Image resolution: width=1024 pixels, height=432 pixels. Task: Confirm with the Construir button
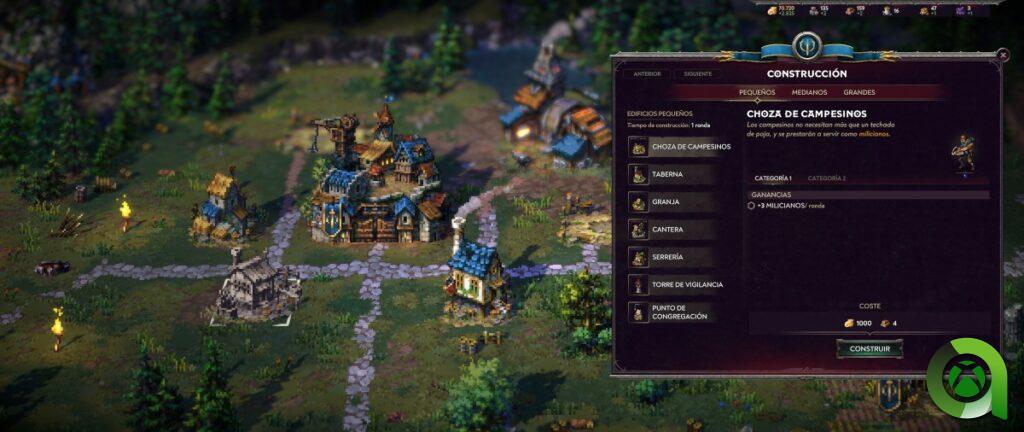pos(869,349)
